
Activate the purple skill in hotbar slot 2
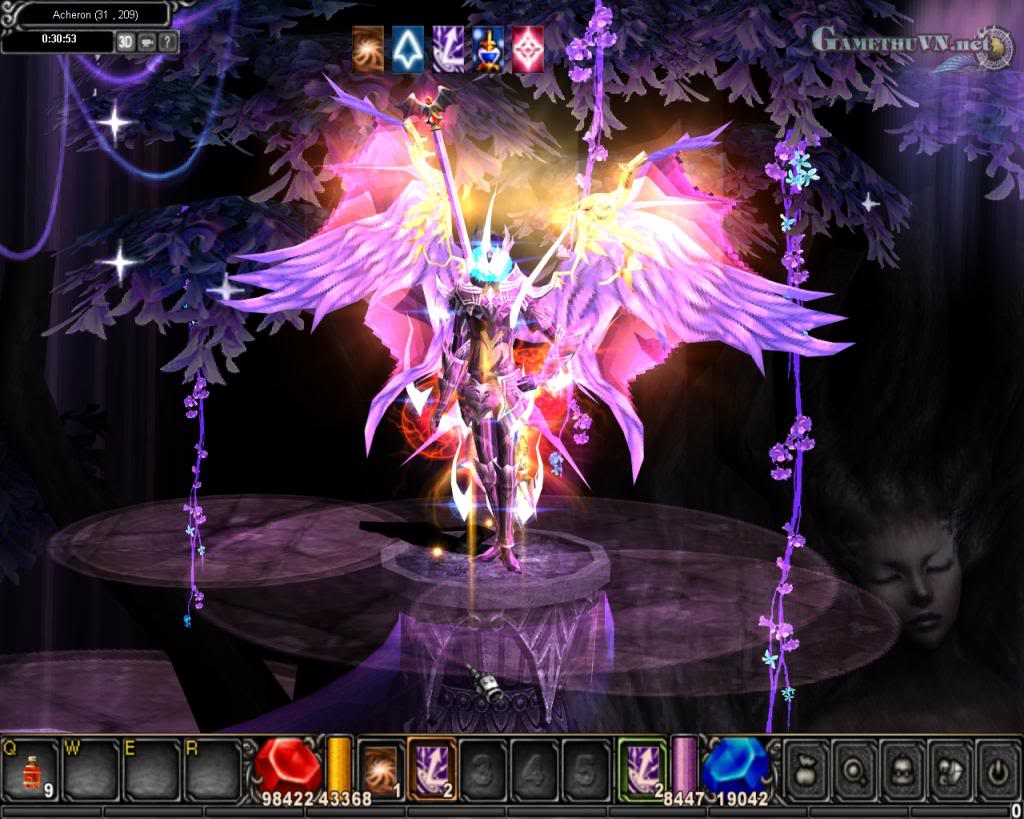click(x=431, y=770)
